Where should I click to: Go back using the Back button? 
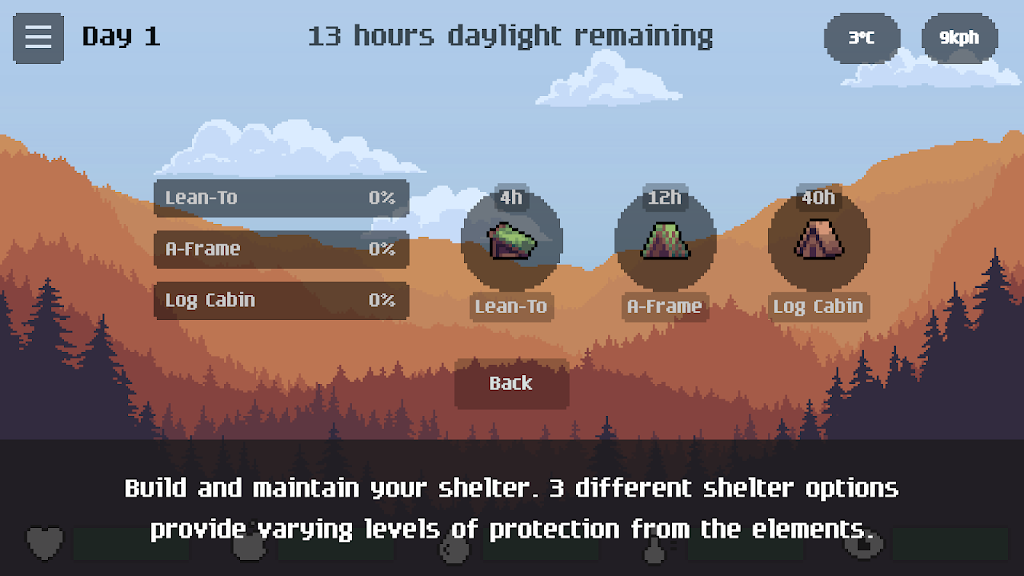tap(511, 384)
